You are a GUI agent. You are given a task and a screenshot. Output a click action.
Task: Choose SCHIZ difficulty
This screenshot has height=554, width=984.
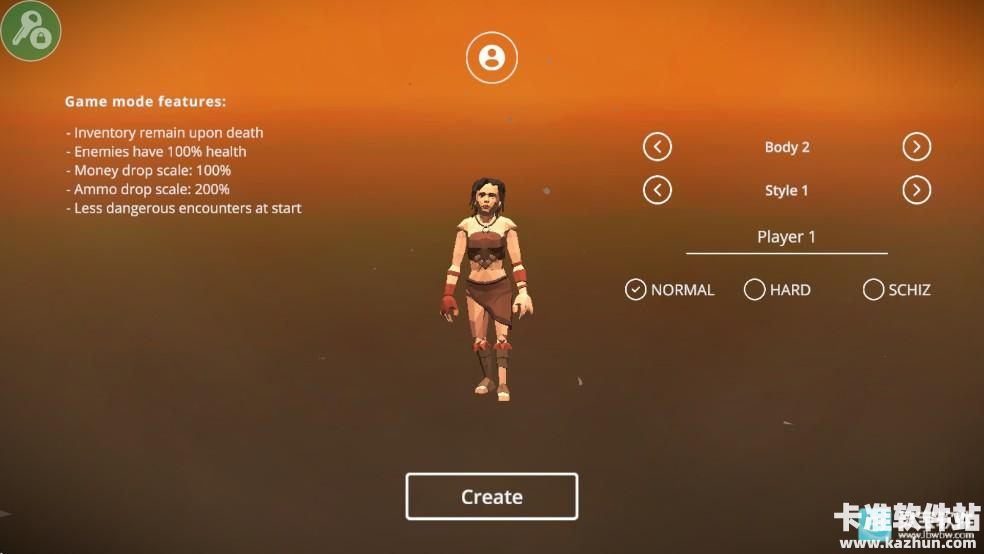(x=873, y=290)
